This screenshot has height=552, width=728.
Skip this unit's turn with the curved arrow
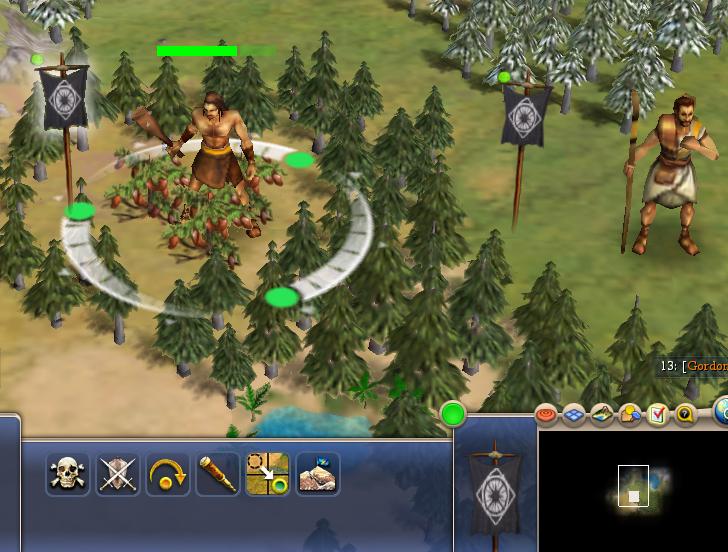(168, 474)
